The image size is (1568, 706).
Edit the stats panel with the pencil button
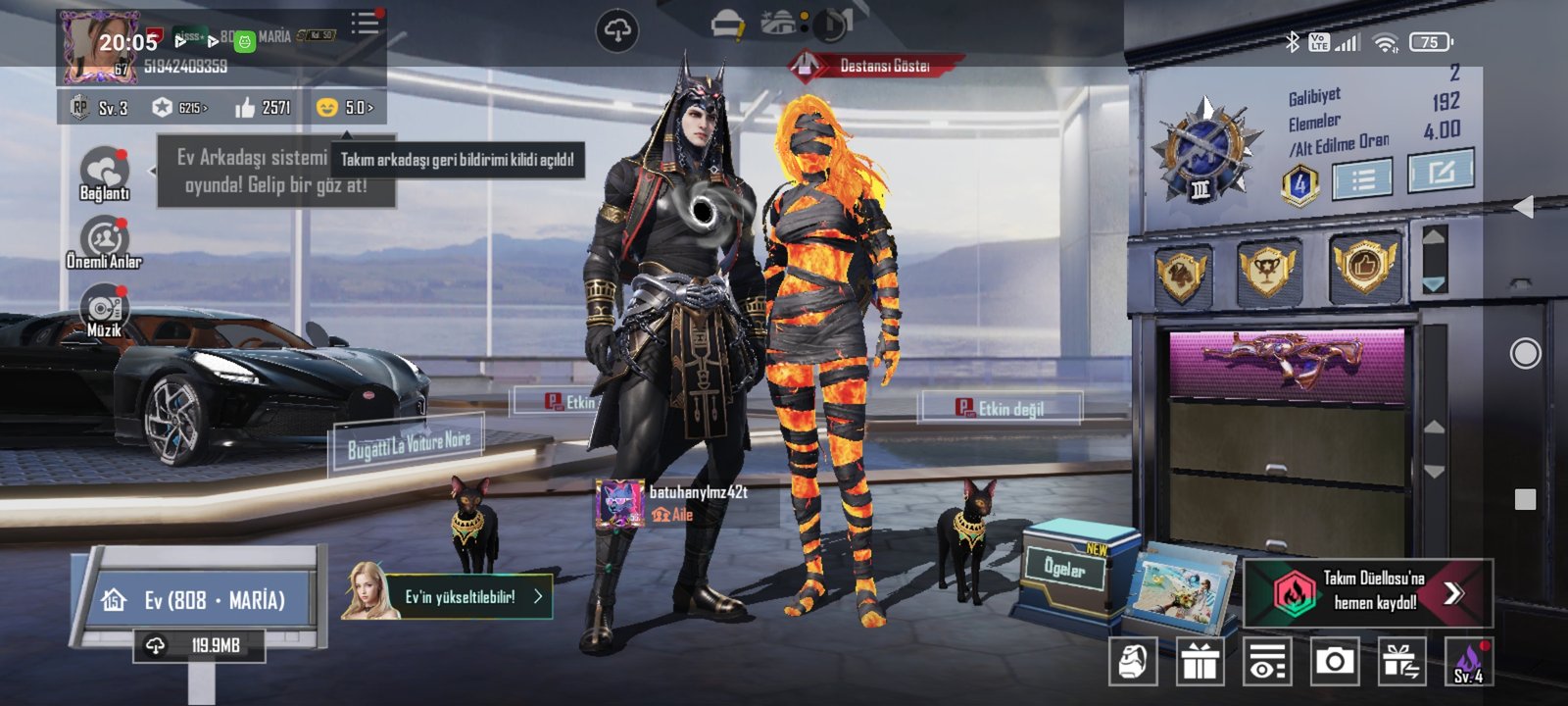[x=1441, y=172]
